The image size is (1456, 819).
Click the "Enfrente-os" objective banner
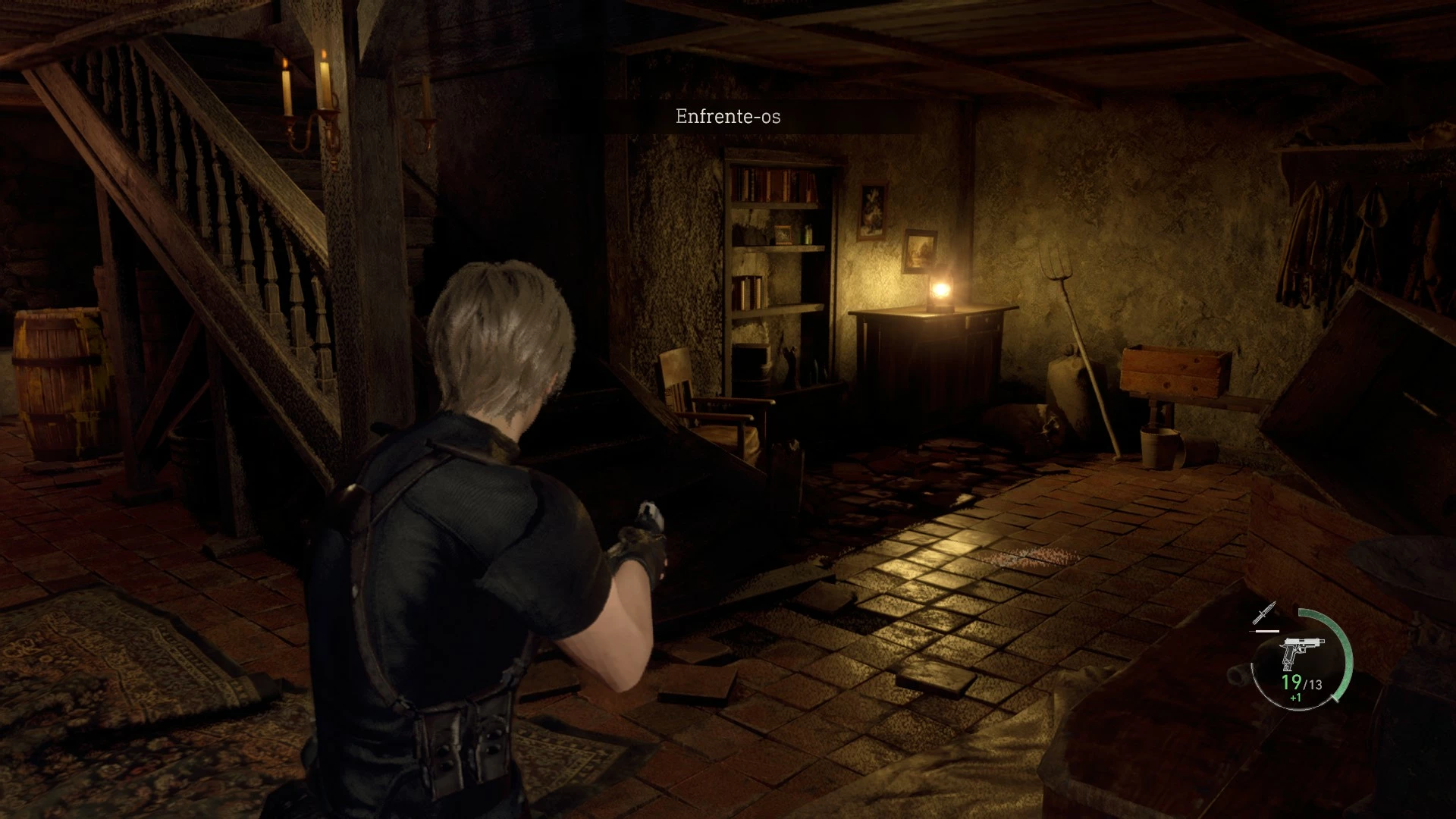click(728, 117)
